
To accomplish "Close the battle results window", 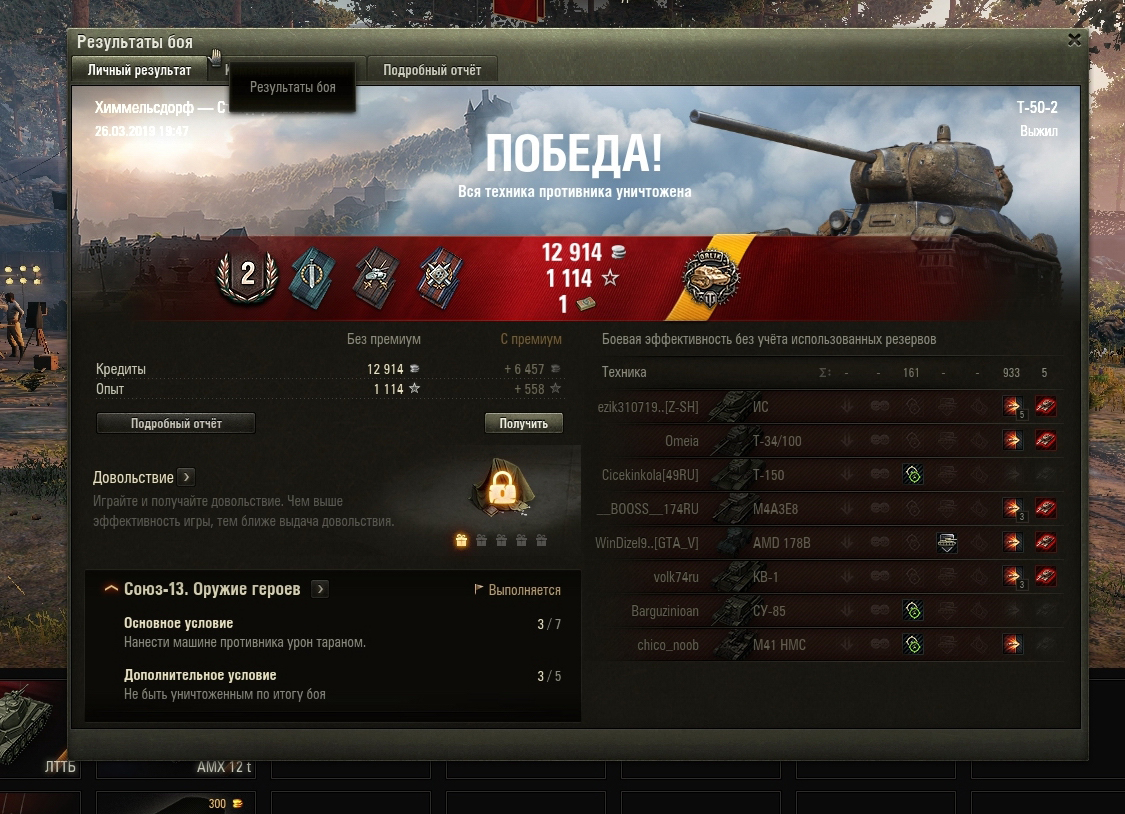I will click(x=1074, y=40).
